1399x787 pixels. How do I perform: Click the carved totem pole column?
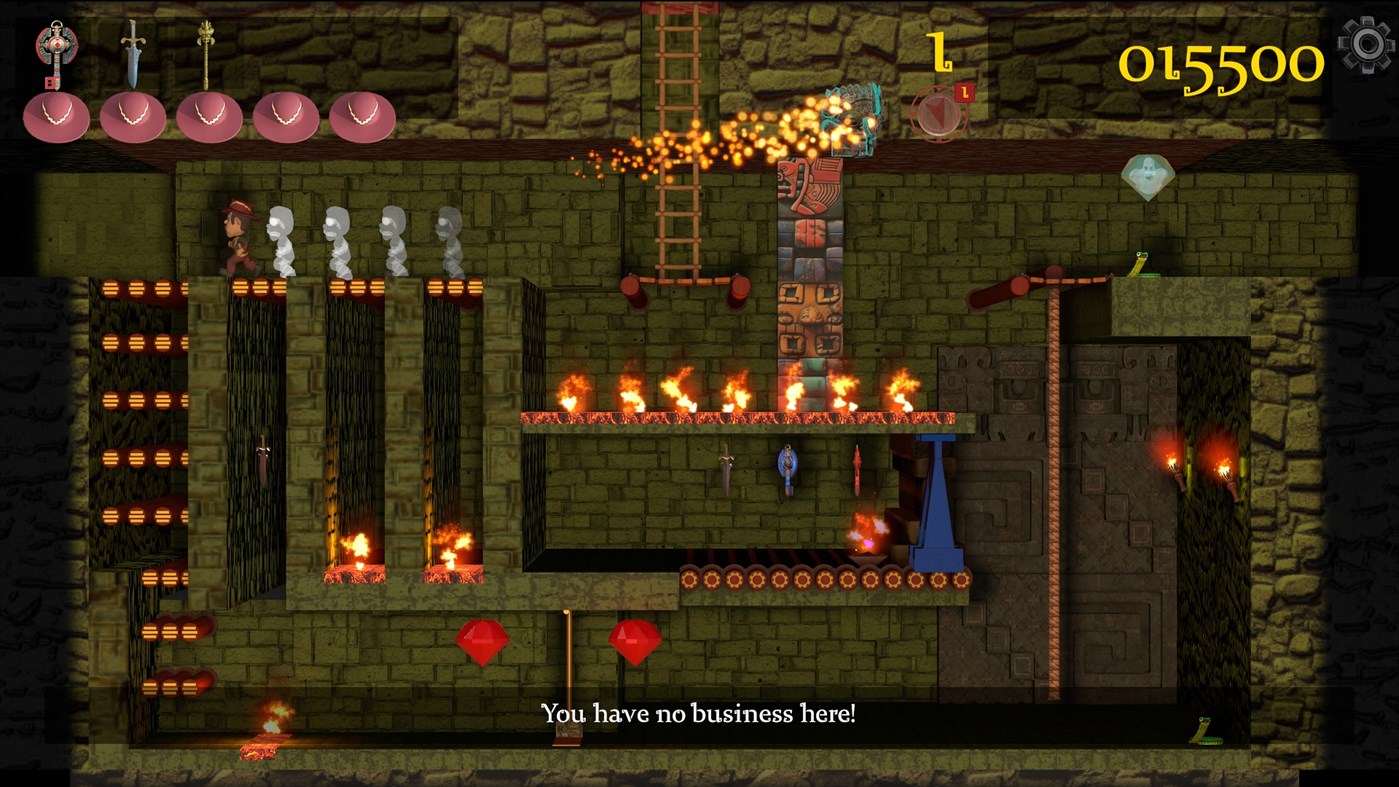(x=809, y=260)
